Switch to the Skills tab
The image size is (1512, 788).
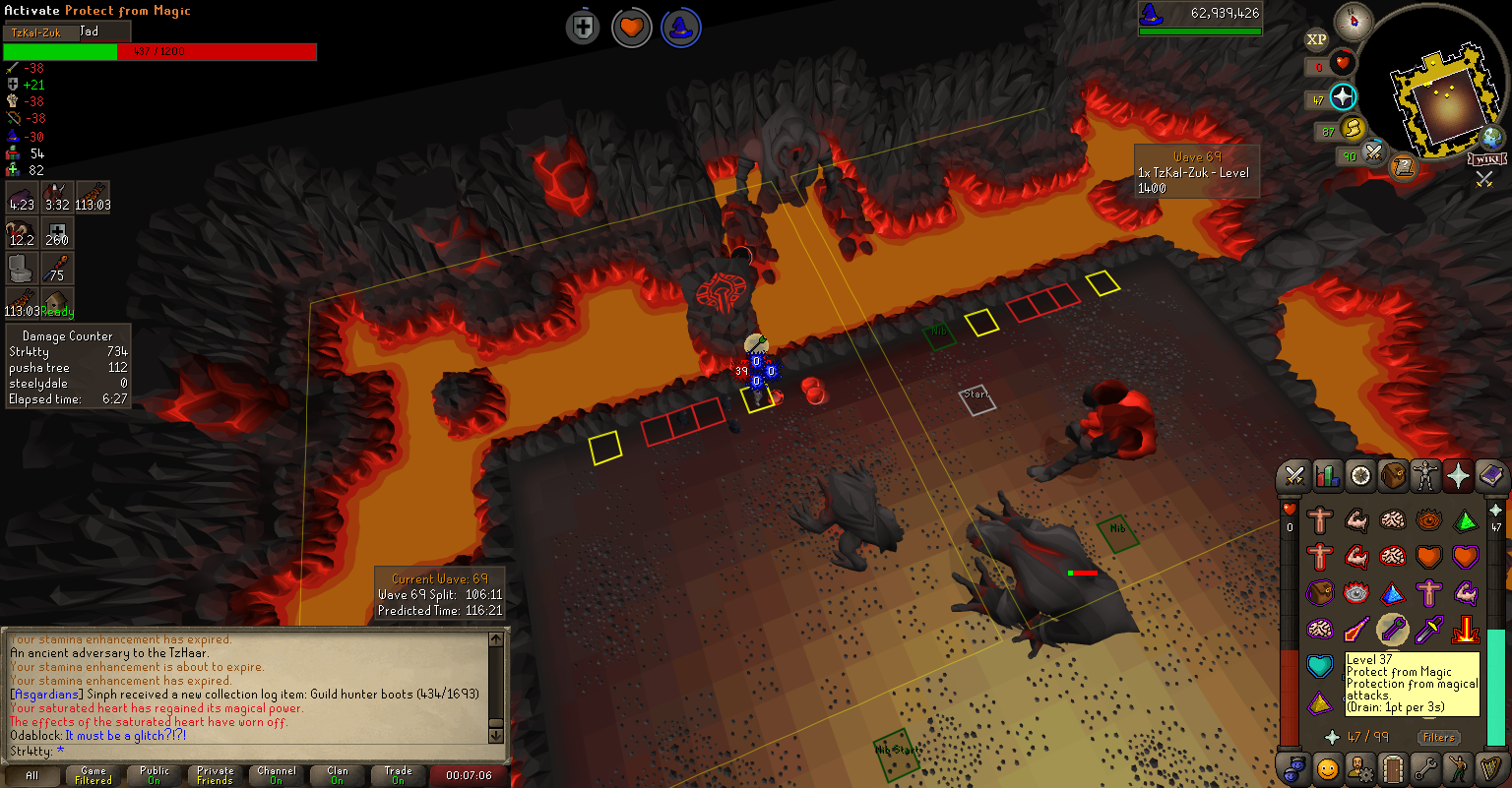pyautogui.click(x=1328, y=477)
